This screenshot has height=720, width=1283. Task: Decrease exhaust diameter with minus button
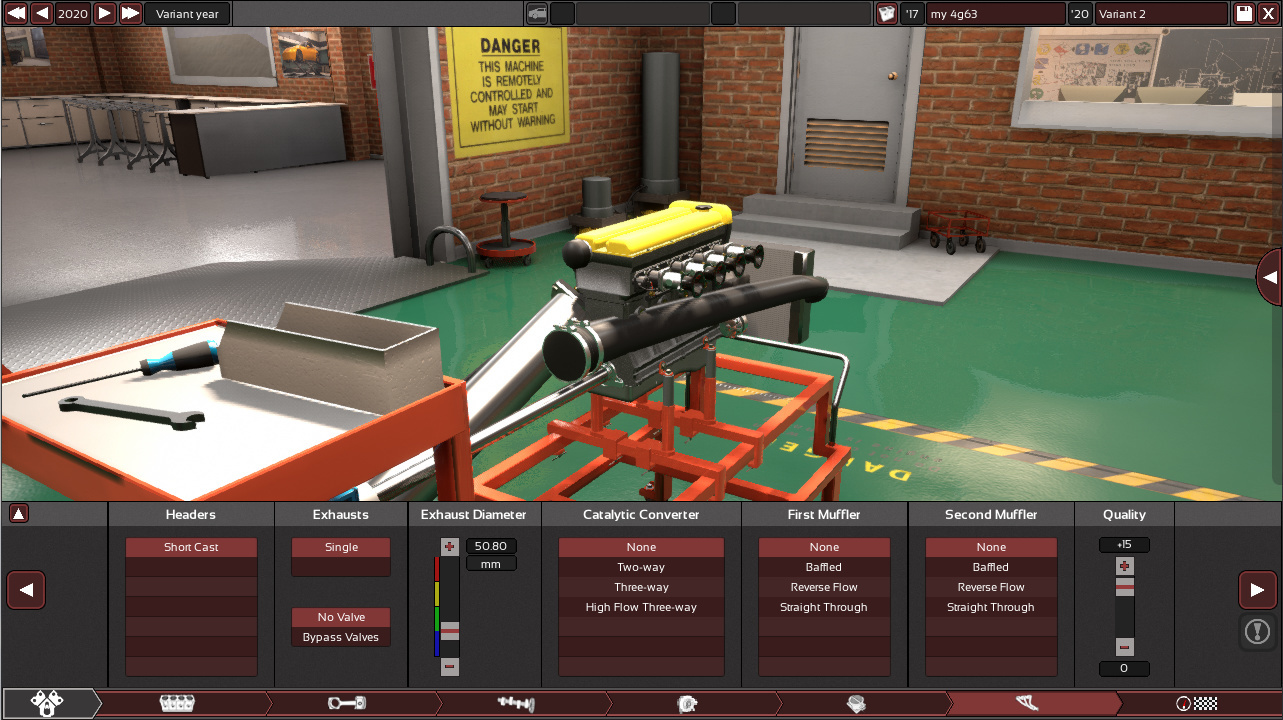(x=449, y=666)
